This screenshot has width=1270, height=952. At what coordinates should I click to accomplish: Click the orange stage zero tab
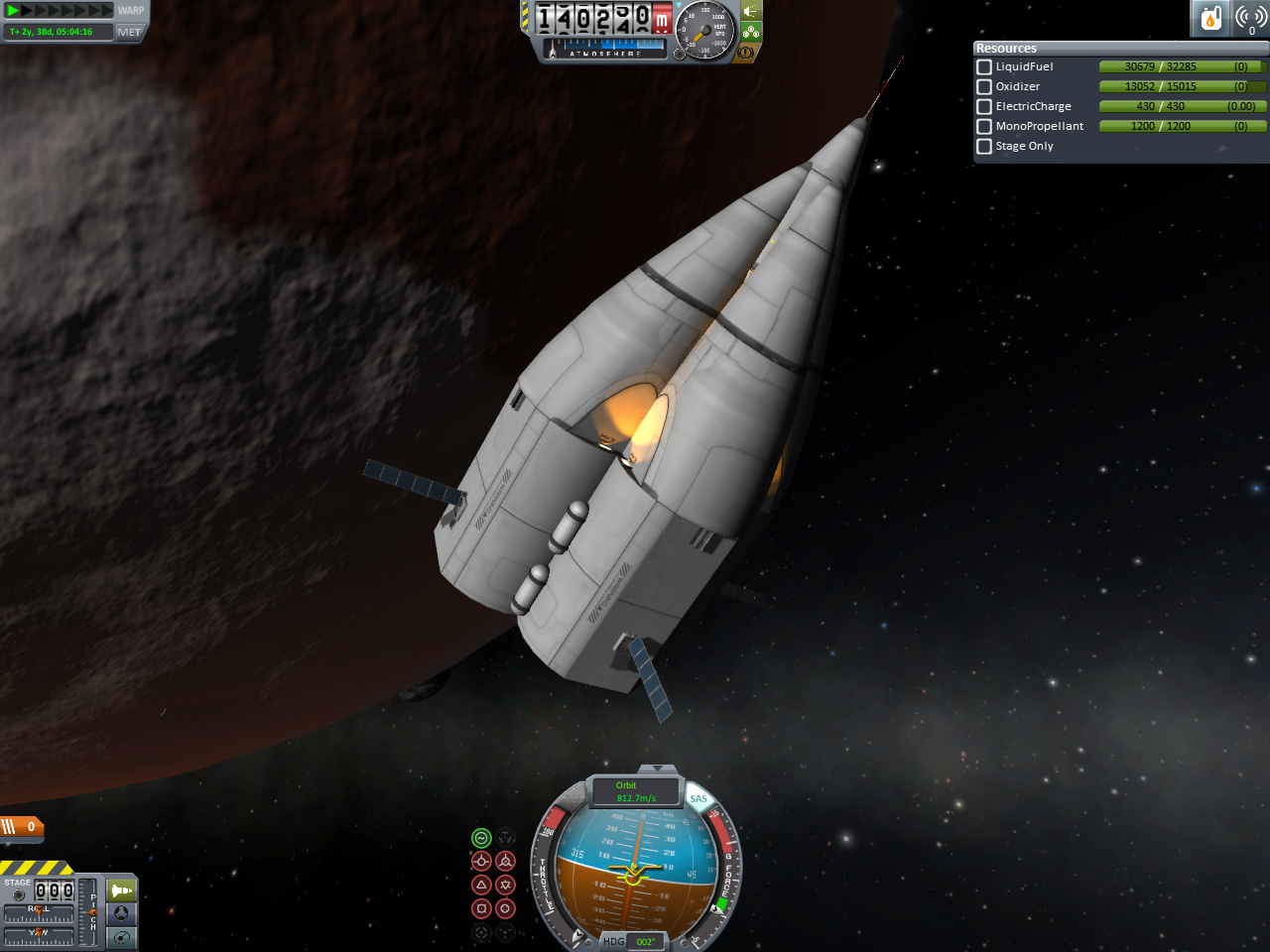[22, 826]
